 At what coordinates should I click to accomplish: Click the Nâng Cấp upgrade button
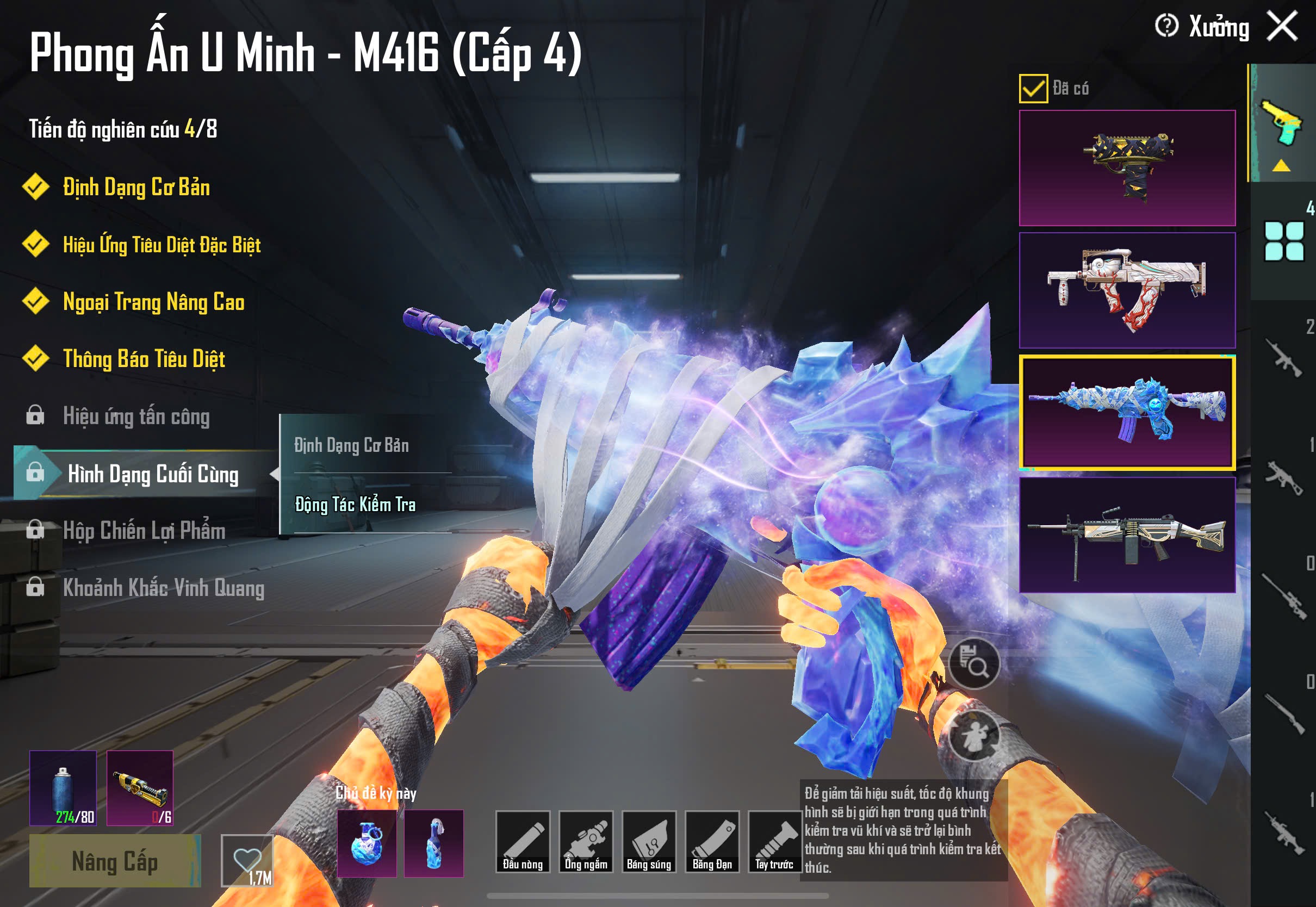click(115, 860)
